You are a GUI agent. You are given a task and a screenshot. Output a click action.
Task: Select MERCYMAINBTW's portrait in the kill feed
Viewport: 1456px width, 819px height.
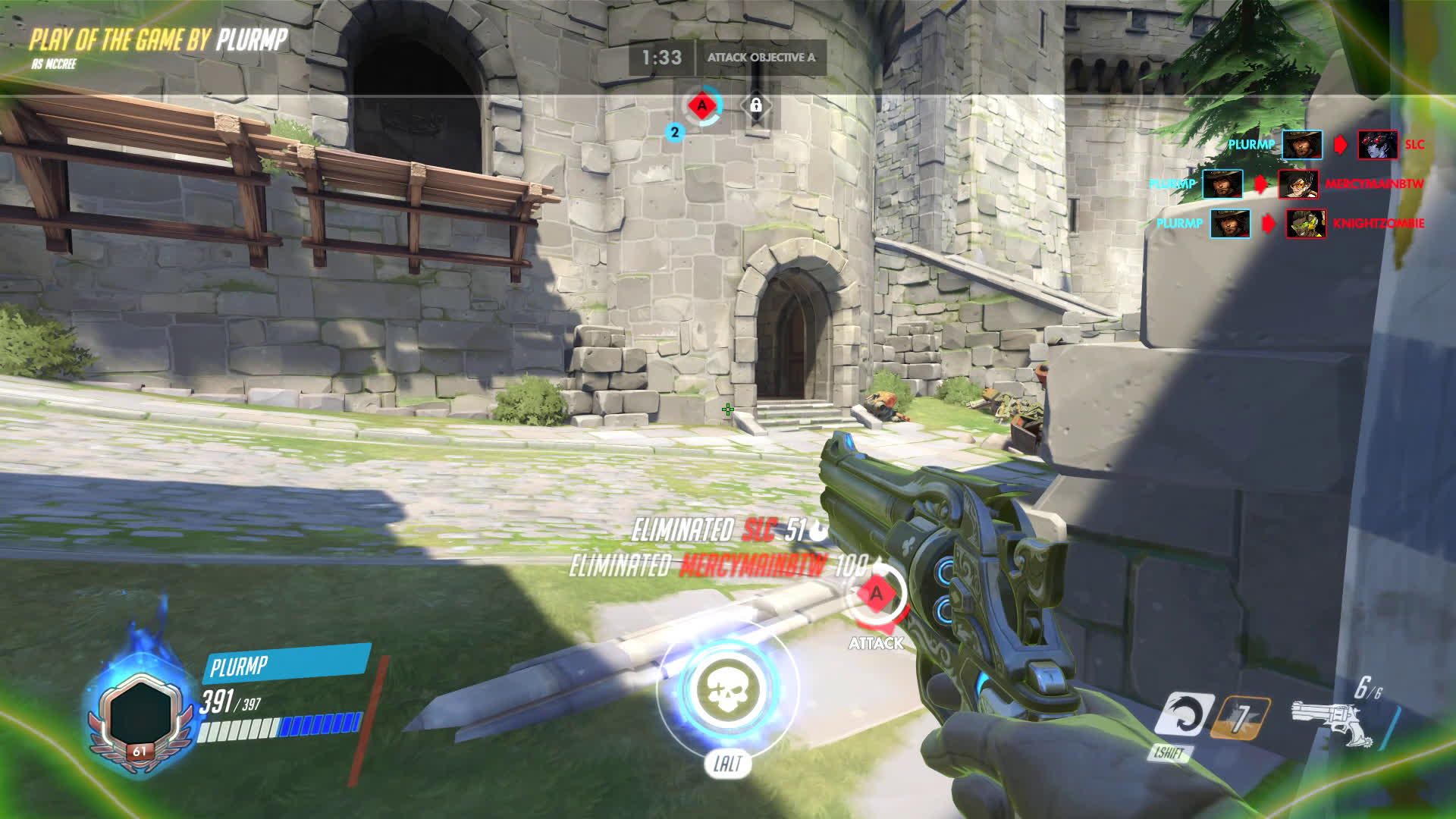point(1298,184)
